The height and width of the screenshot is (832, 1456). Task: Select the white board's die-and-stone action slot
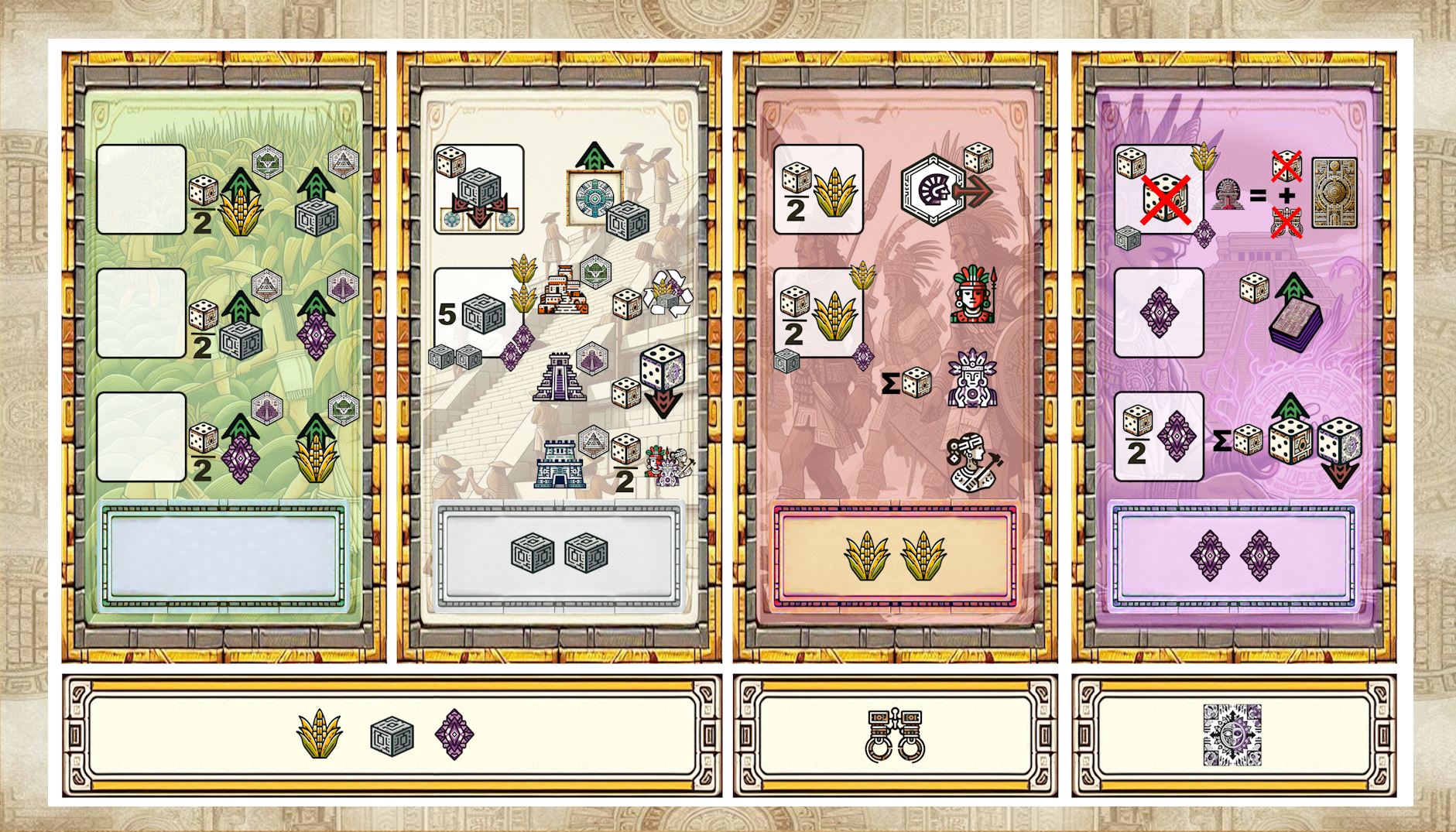(x=478, y=190)
